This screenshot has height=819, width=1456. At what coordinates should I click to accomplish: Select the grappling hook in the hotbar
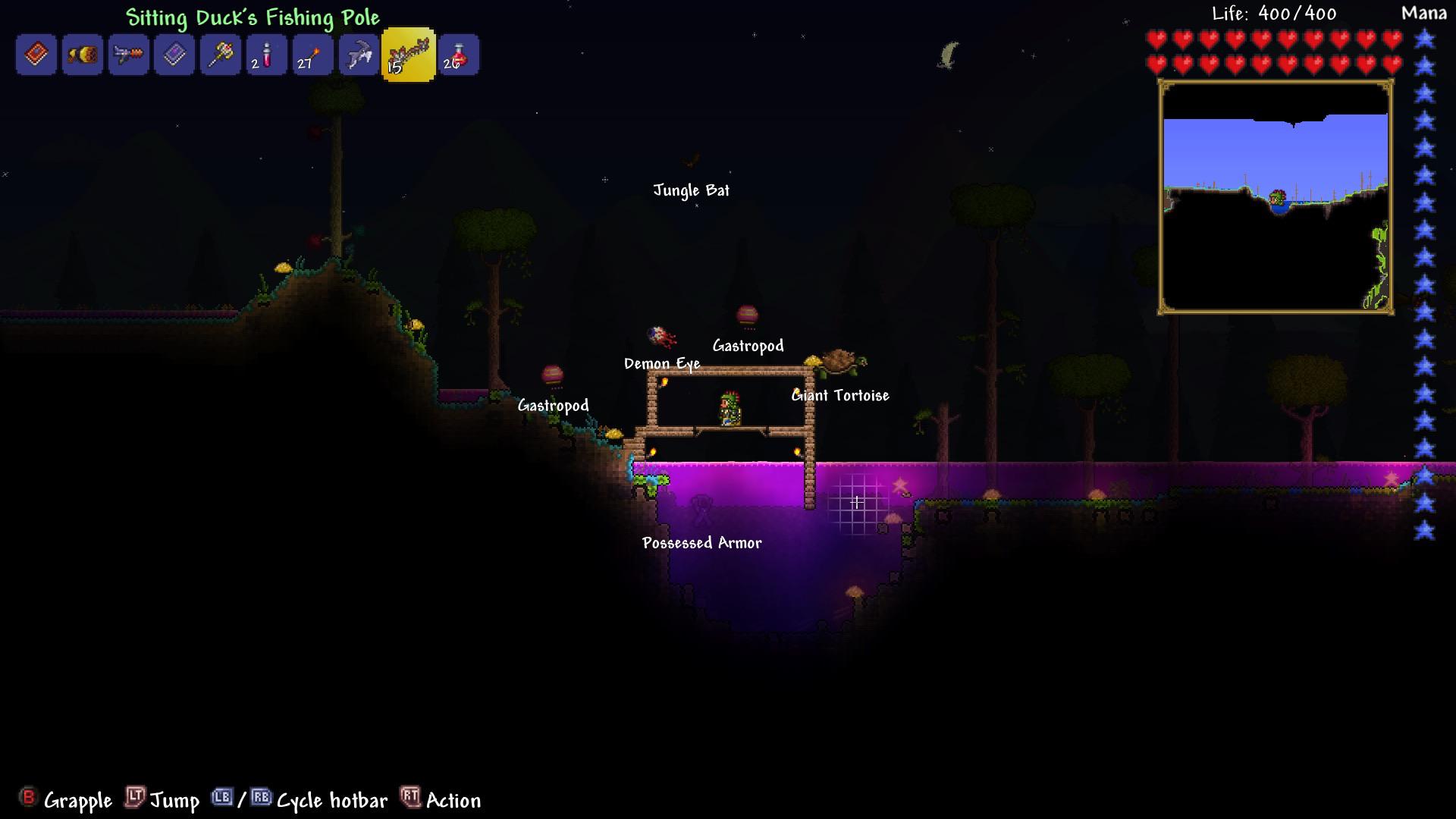pos(357,54)
